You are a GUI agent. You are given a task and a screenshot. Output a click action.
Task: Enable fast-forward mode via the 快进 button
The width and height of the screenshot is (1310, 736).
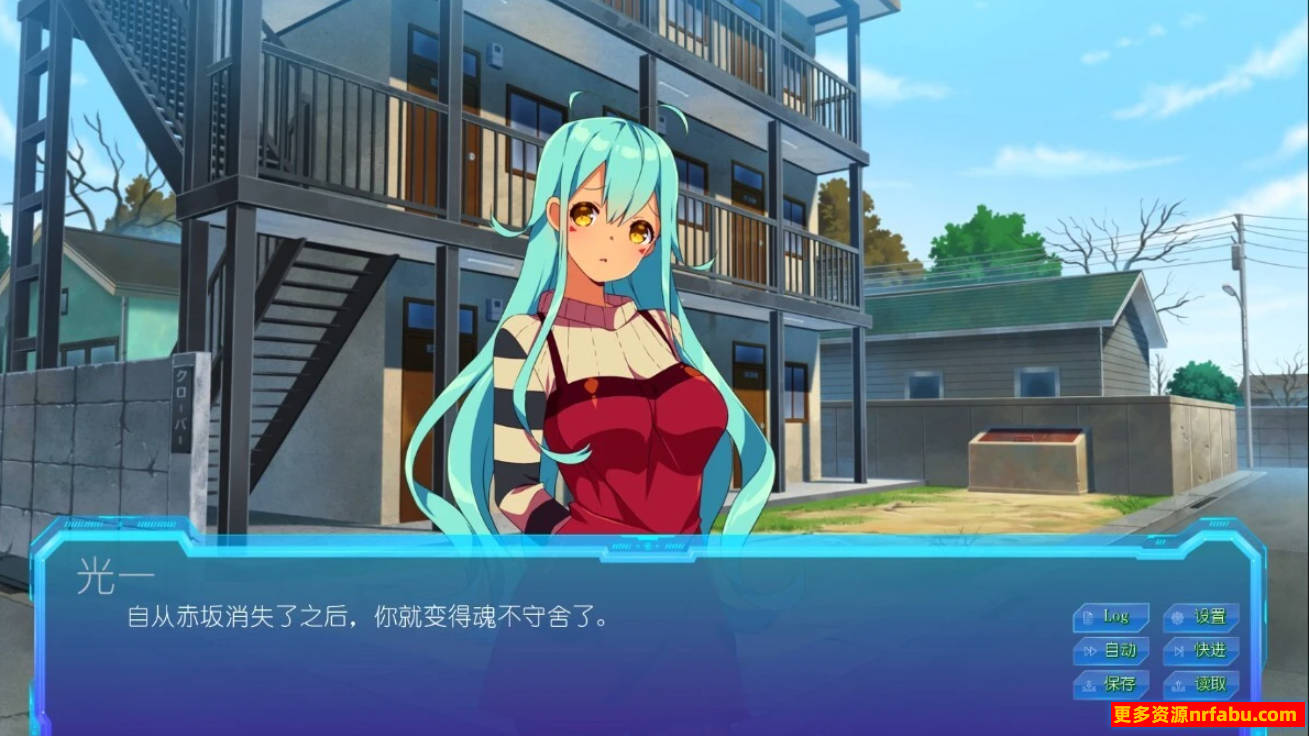pos(1203,651)
